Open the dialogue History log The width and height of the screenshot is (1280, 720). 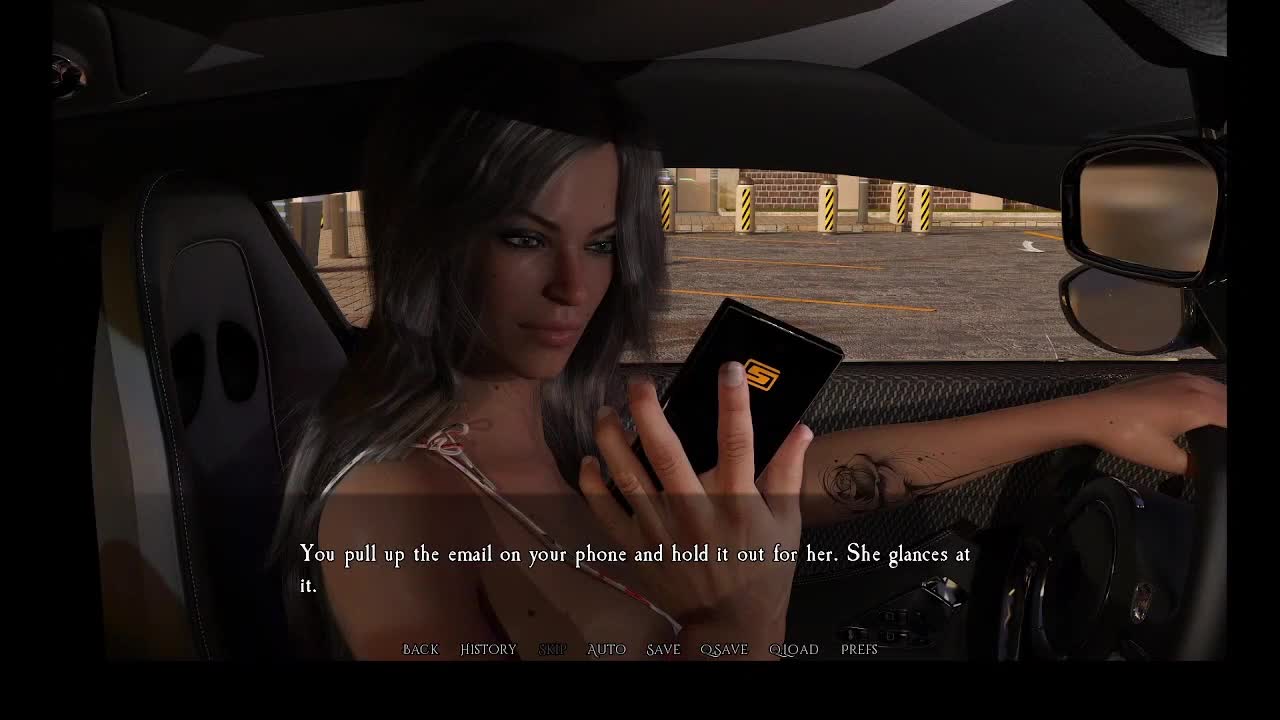(488, 650)
